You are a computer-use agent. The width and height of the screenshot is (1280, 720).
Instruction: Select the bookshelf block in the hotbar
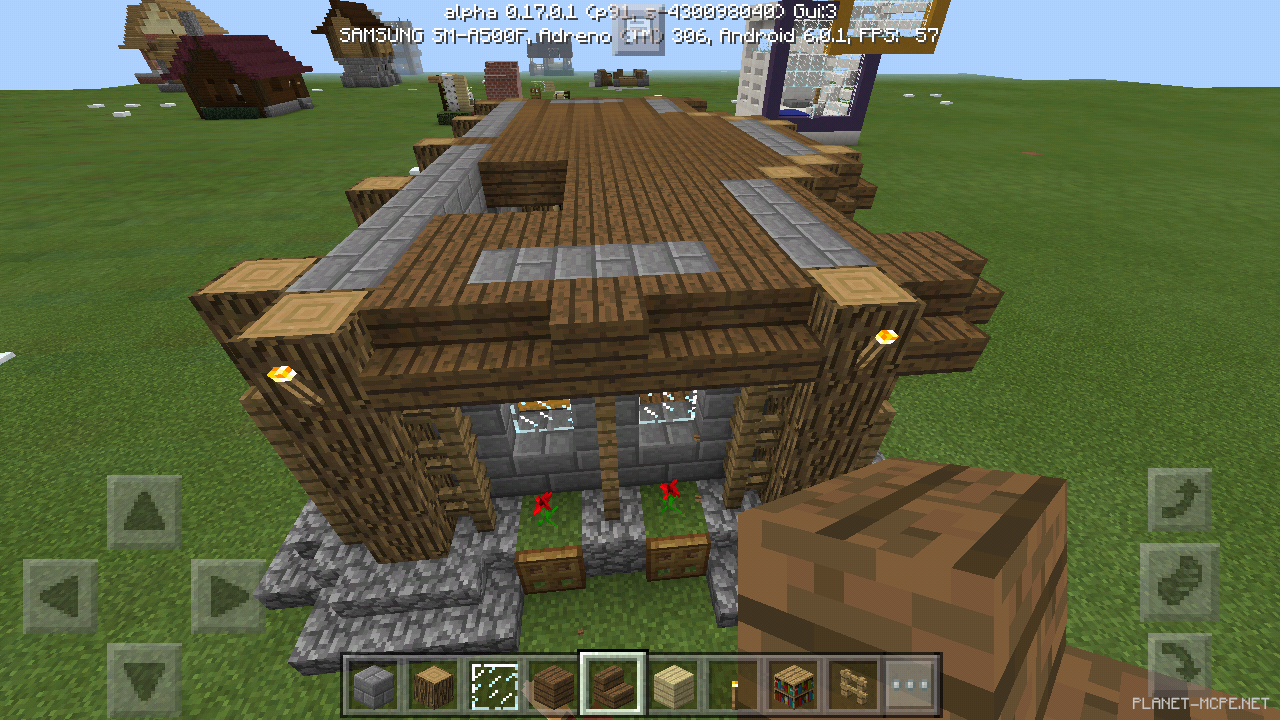point(794,685)
